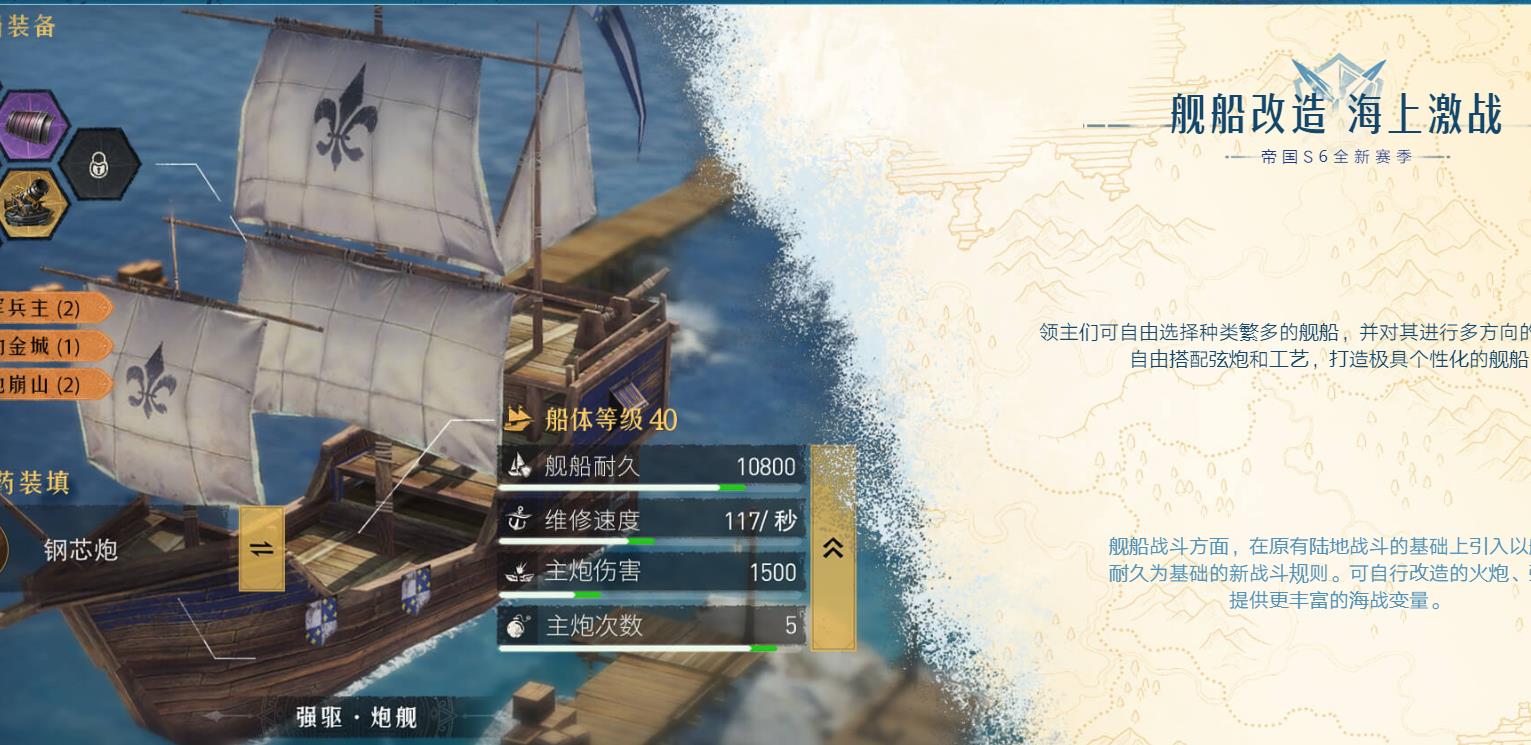Click the 船体等级 40 header
Image resolution: width=1531 pixels, height=745 pixels.
593,419
